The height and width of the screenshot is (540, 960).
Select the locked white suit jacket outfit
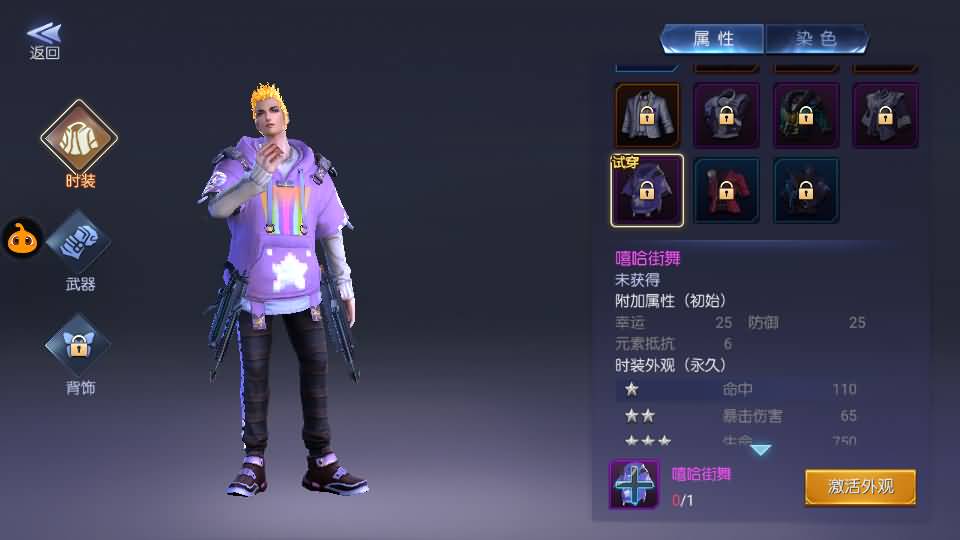(x=647, y=115)
